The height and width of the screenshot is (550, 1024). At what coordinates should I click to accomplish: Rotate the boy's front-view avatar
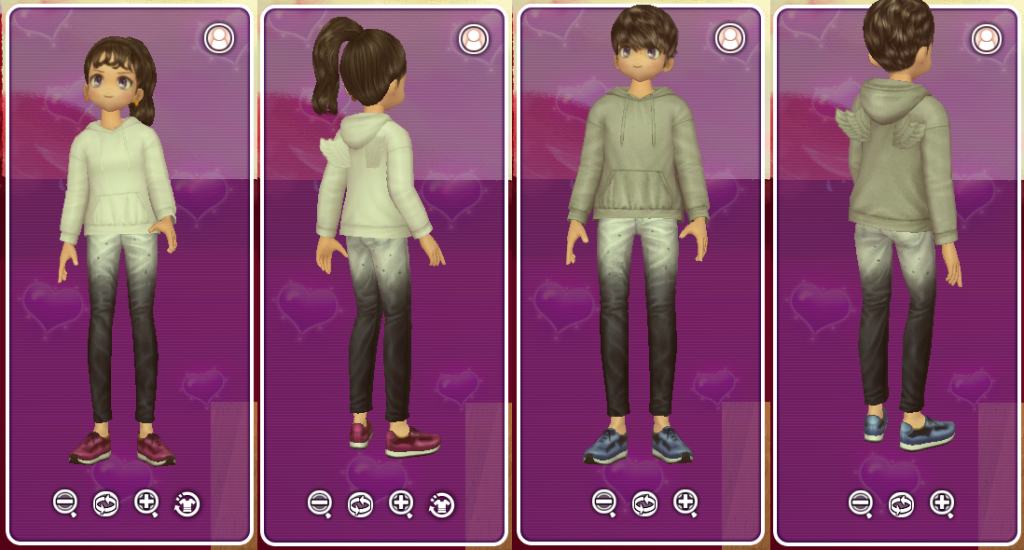click(644, 503)
